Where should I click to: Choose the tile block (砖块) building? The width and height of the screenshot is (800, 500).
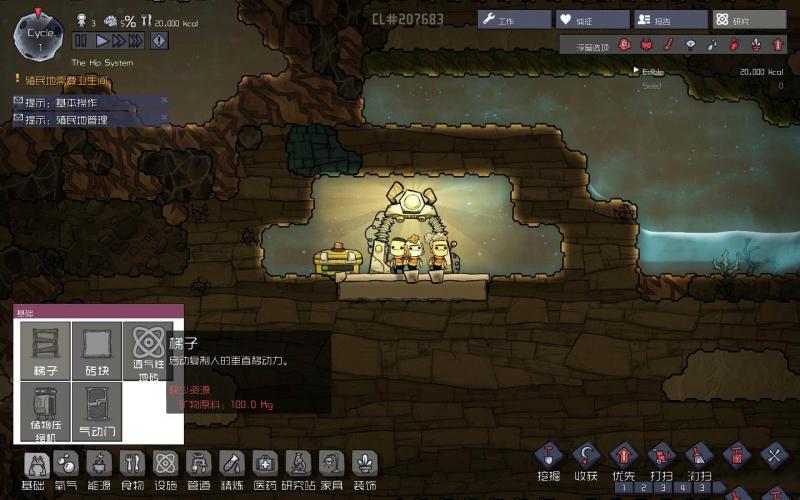click(x=97, y=350)
